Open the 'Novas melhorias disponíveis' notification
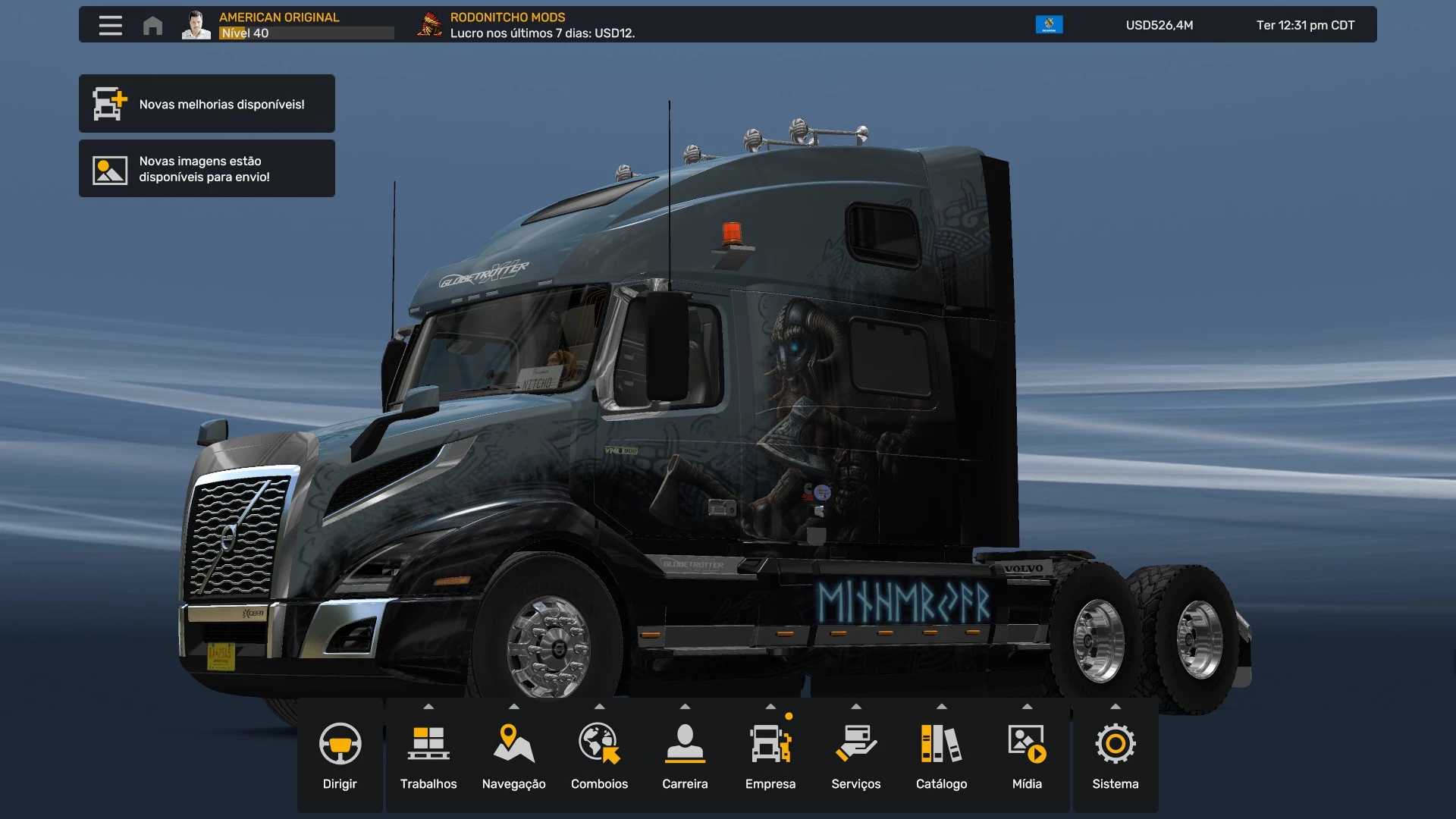1456x819 pixels. click(207, 104)
